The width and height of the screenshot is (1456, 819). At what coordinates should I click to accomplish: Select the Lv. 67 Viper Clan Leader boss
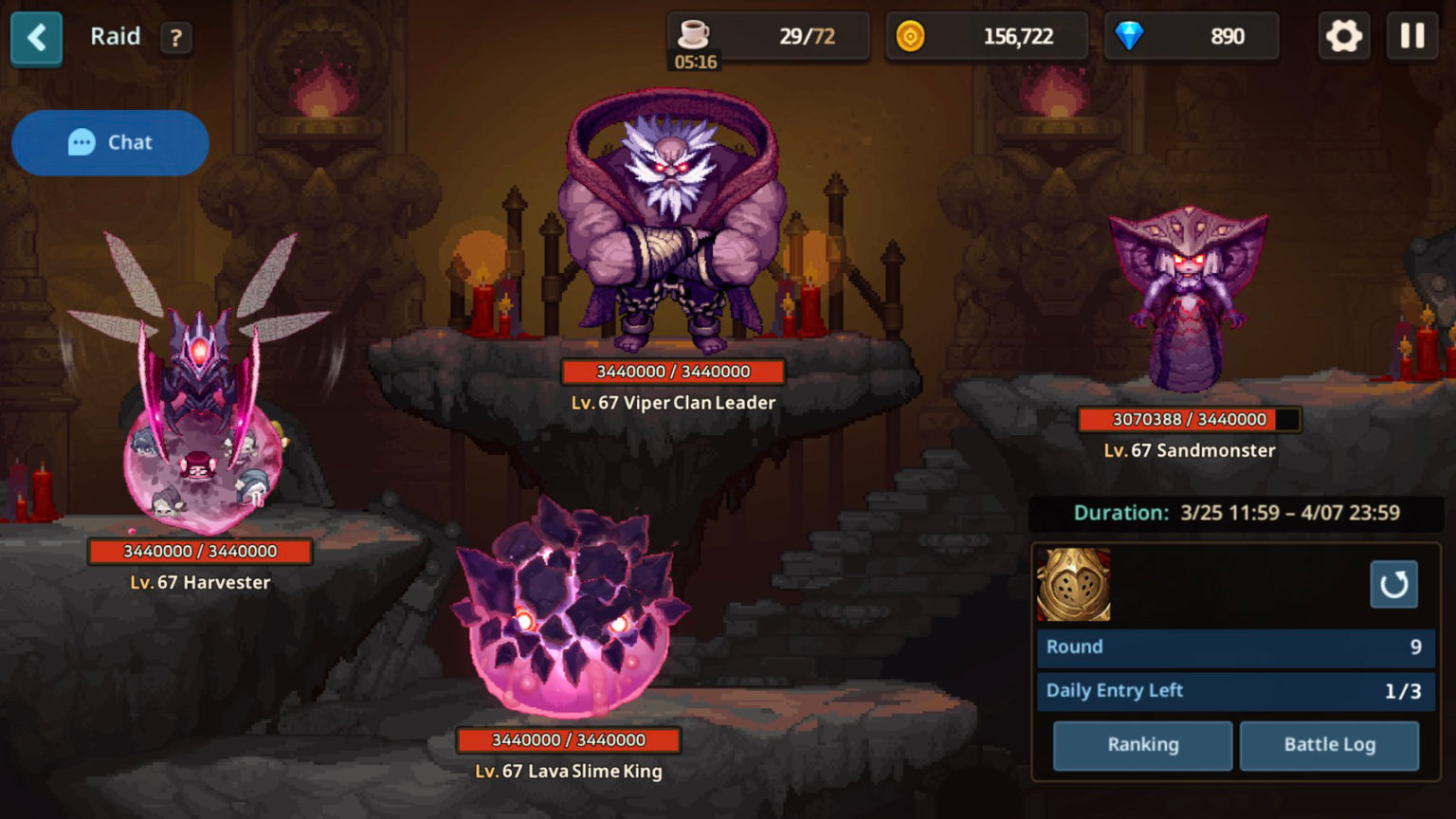point(672,227)
